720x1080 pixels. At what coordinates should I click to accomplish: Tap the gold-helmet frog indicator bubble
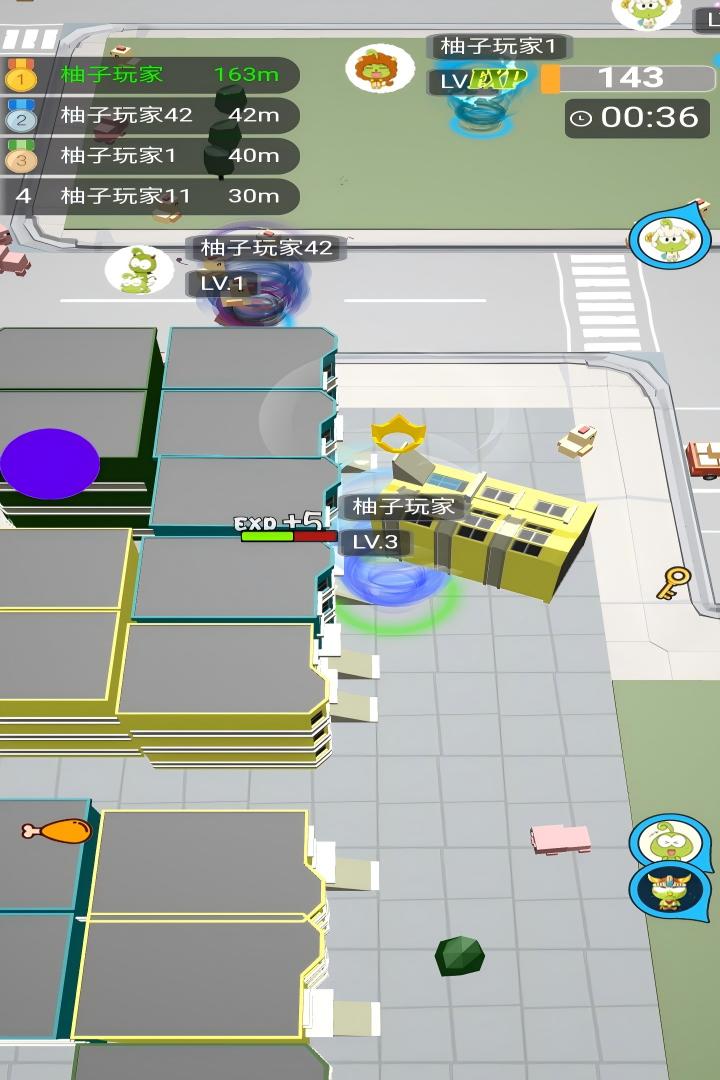665,889
